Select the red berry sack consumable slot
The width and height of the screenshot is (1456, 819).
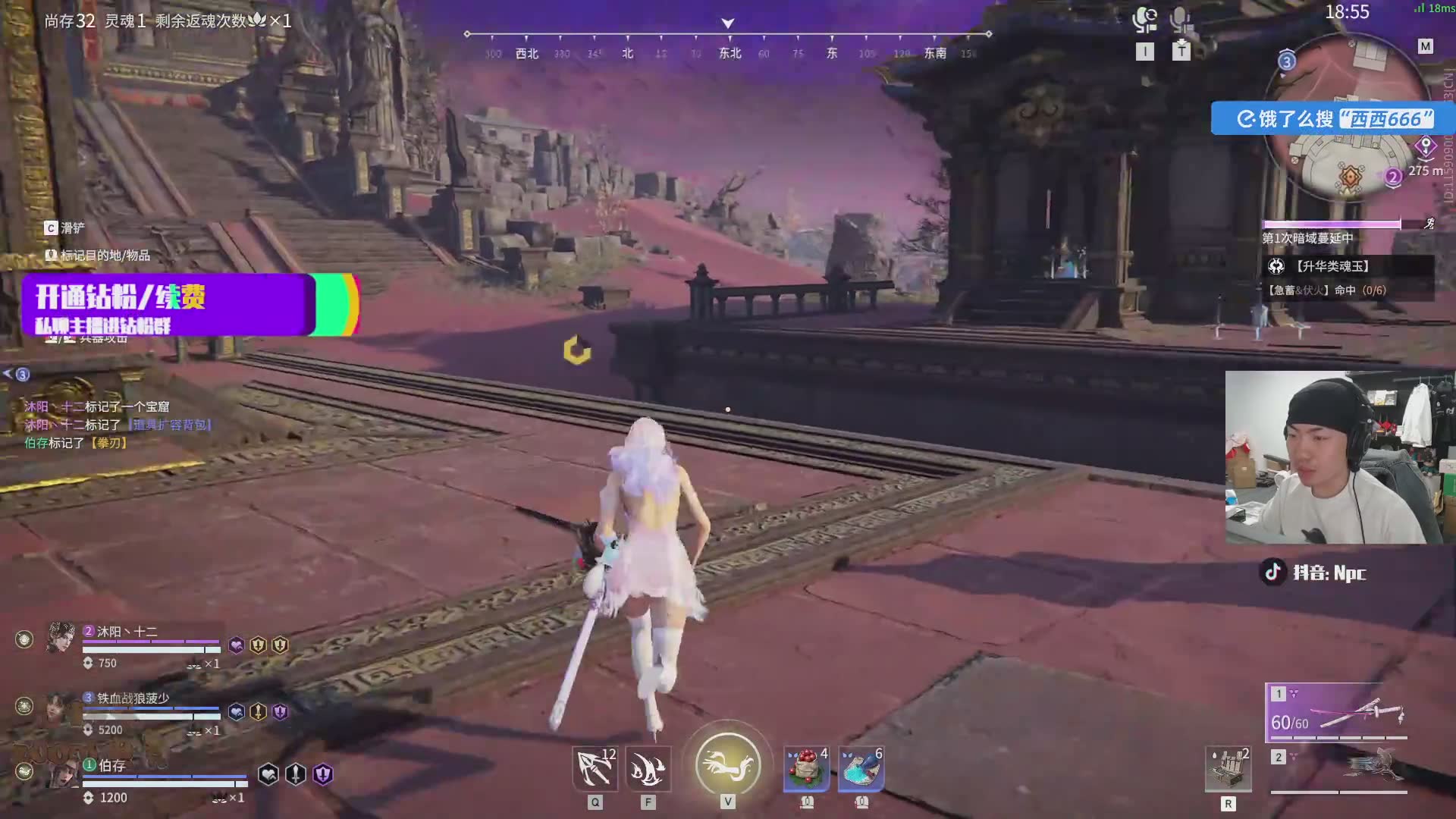(806, 769)
